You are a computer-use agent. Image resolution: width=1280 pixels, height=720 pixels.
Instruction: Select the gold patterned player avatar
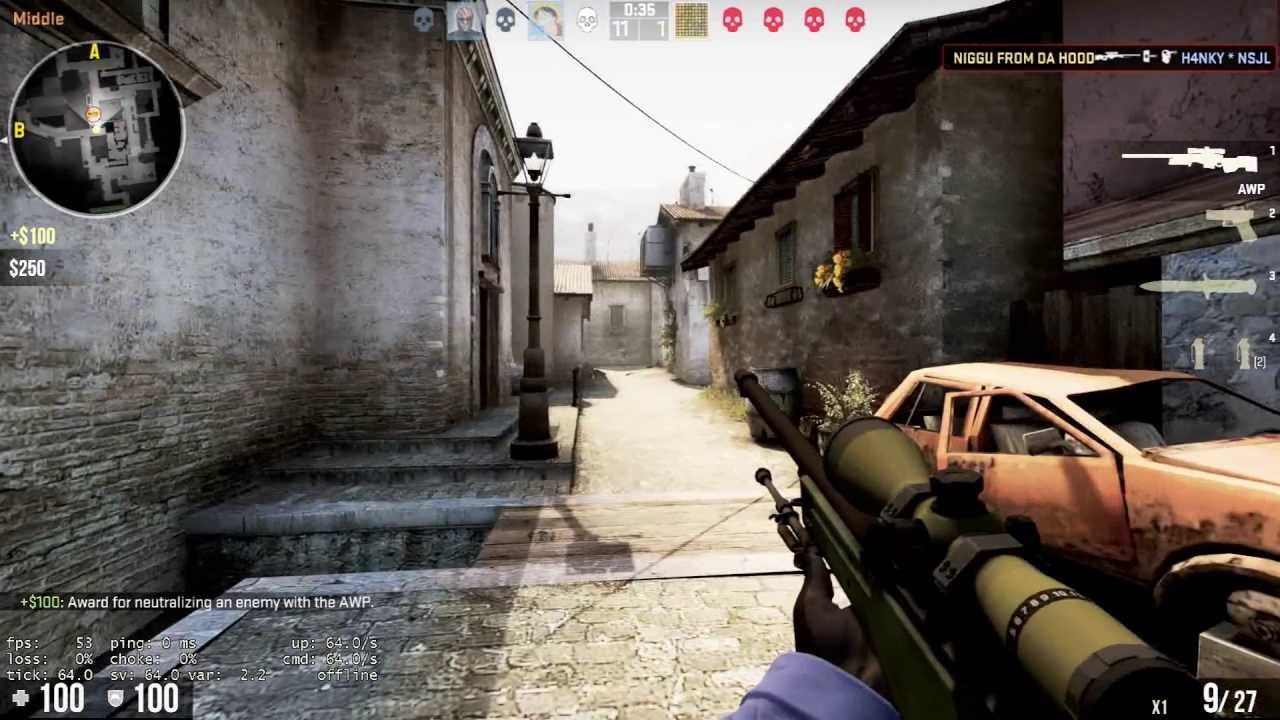[x=691, y=20]
